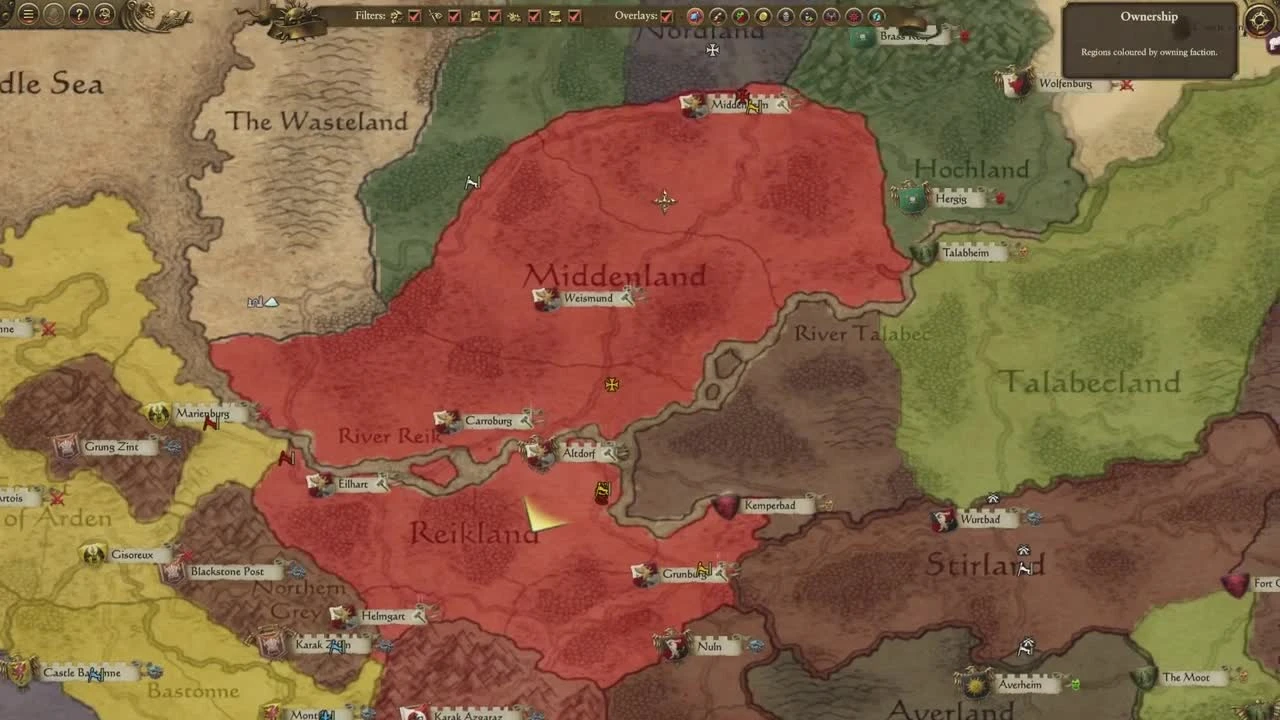Open the advisor using the advisor icon
This screenshot has width=1280, height=720.
click(103, 15)
